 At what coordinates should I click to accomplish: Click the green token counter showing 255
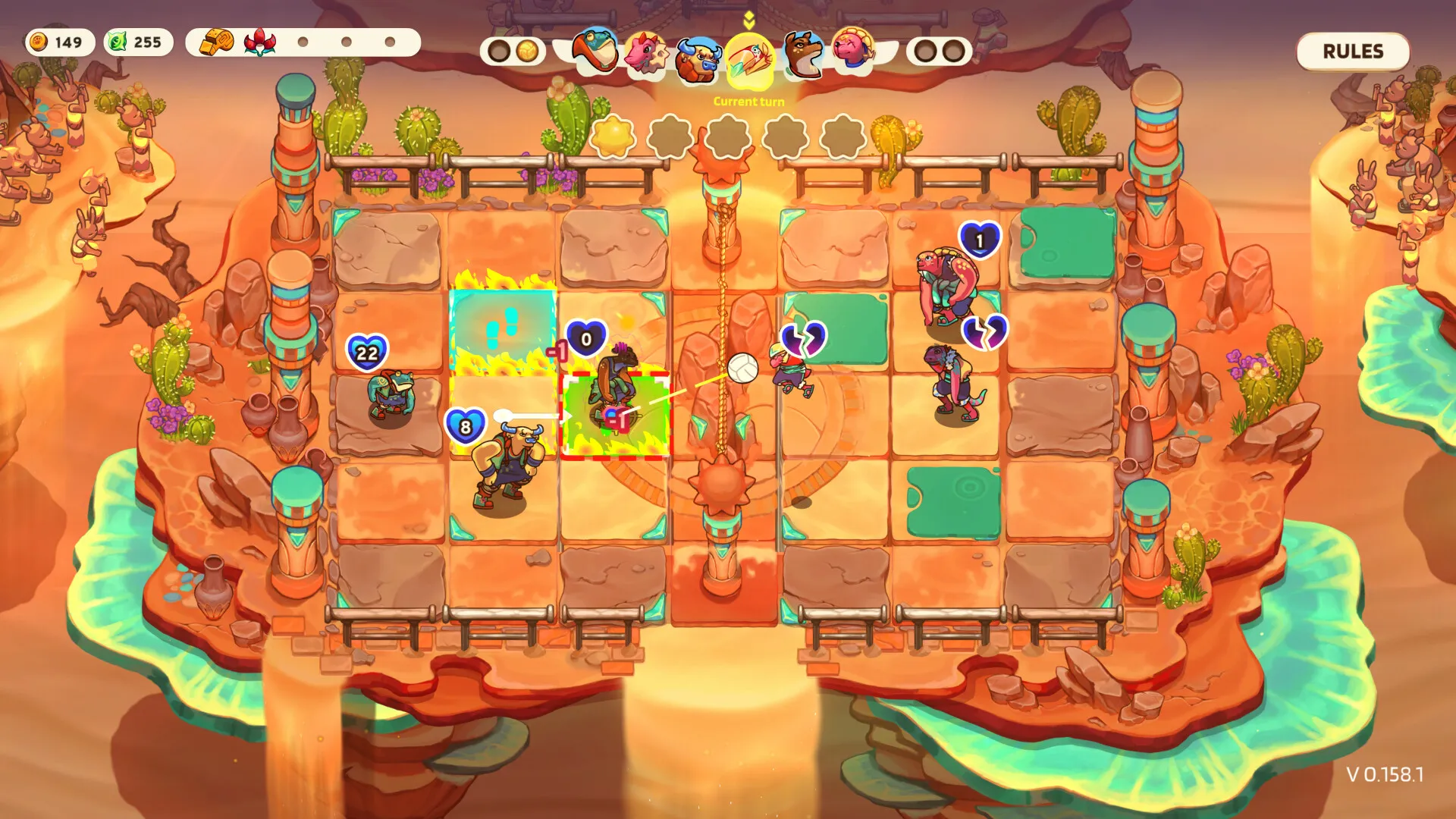tap(140, 43)
